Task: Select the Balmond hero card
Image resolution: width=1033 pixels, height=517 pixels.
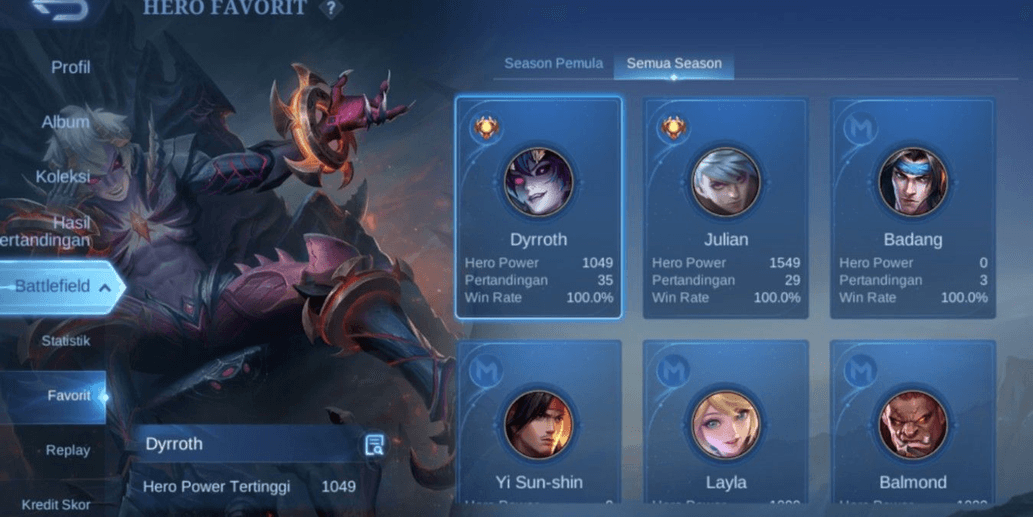Action: click(912, 425)
